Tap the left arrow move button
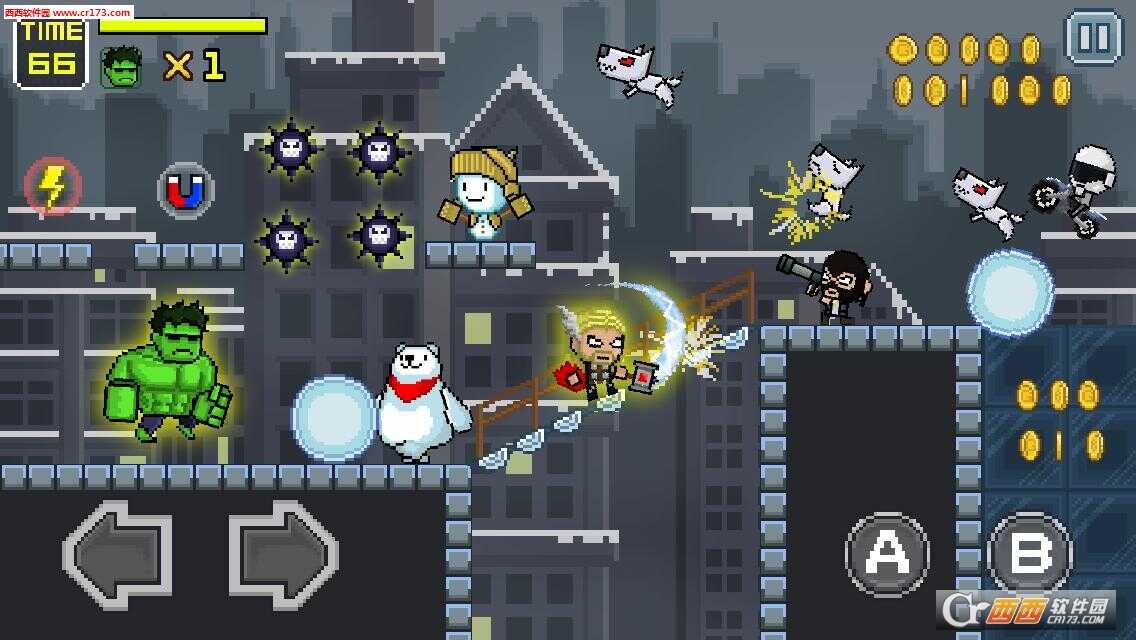This screenshot has width=1136, height=640. point(118,551)
